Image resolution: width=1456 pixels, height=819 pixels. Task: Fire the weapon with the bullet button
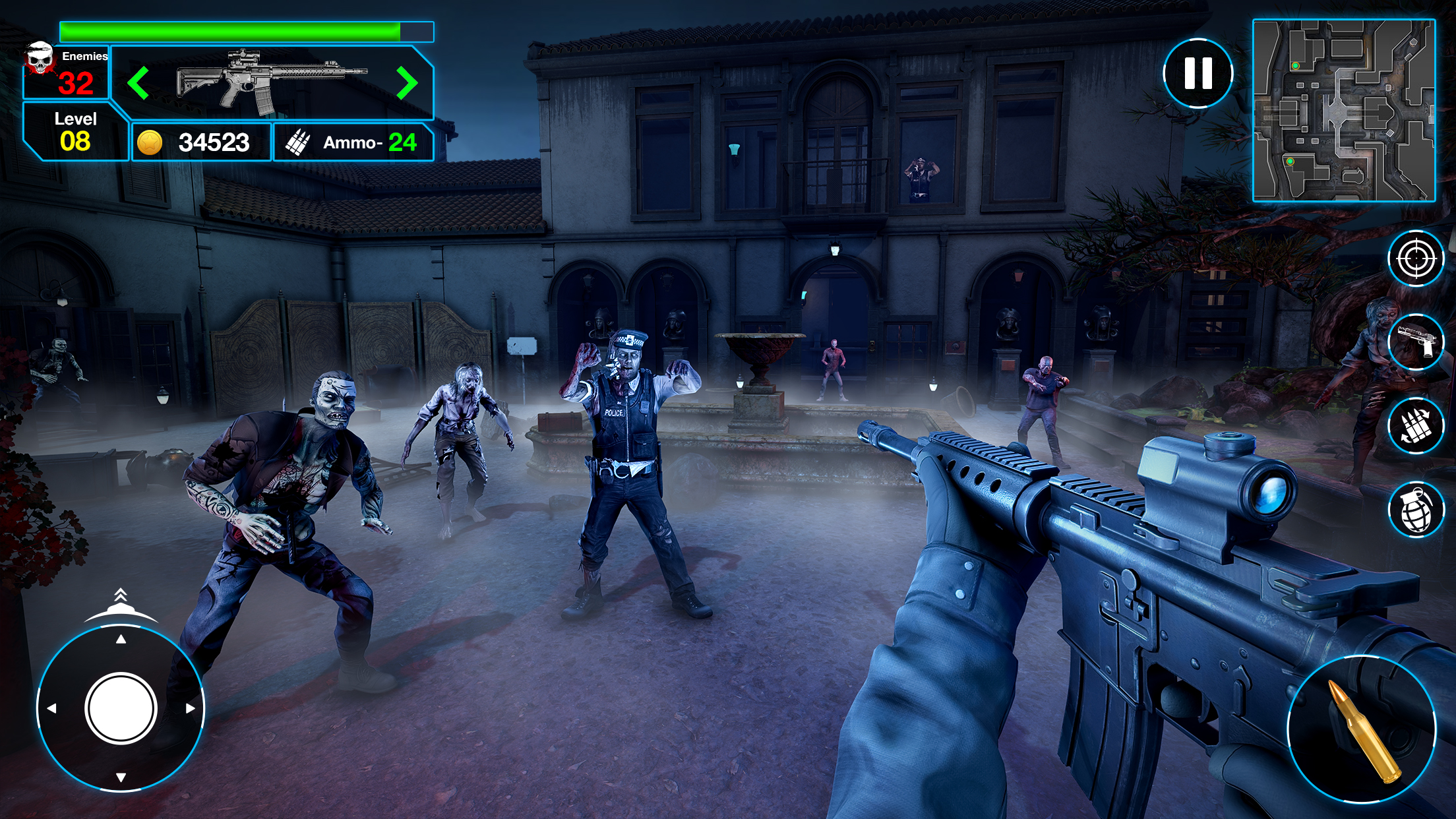[1361, 729]
